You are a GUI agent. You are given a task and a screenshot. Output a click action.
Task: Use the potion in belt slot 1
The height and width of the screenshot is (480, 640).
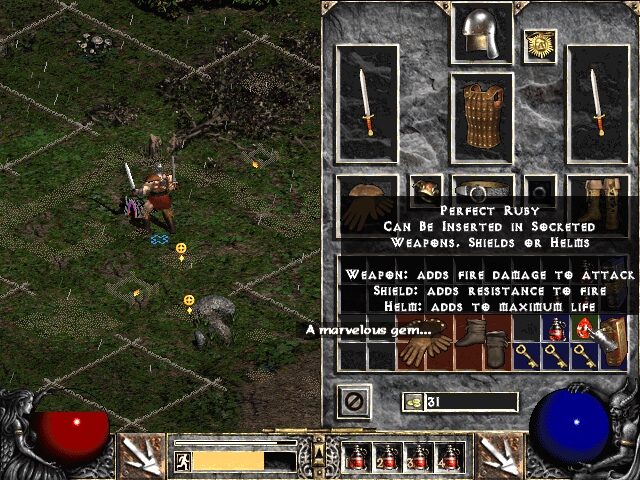coord(358,457)
